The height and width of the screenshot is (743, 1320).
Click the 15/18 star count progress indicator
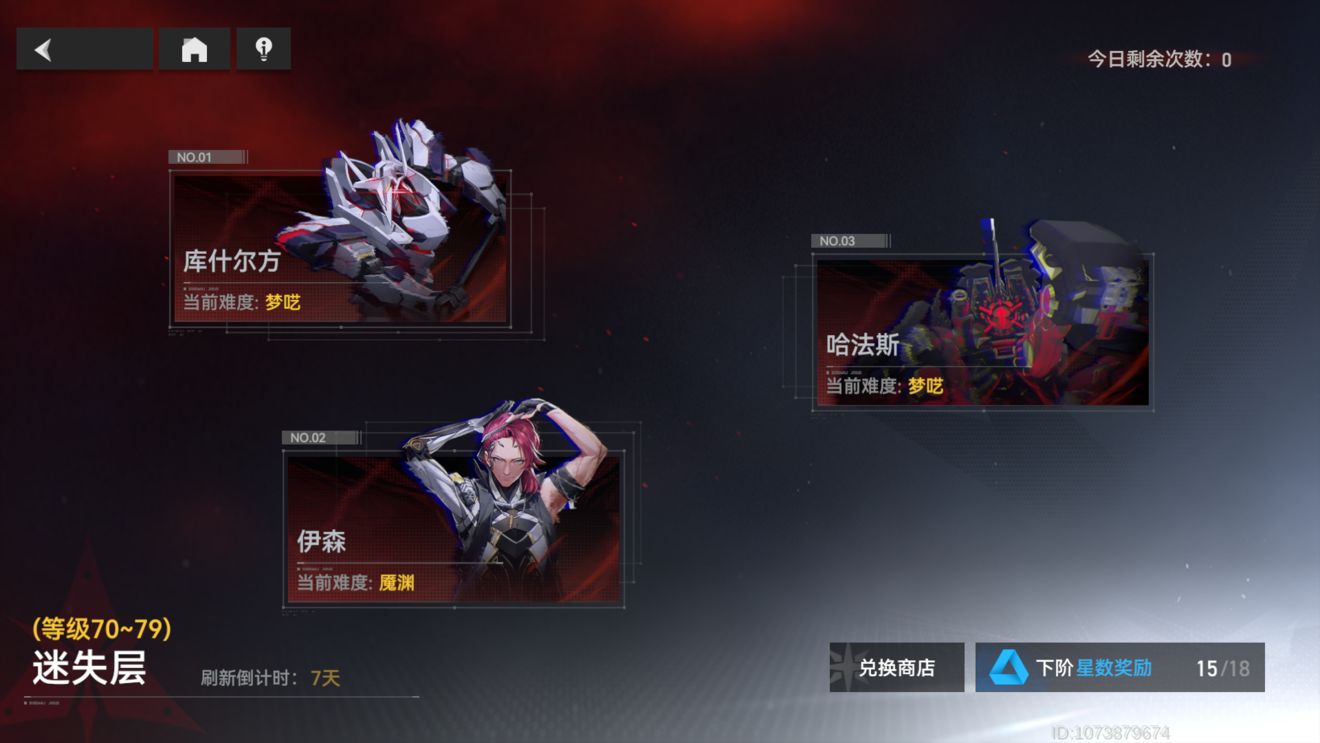(1226, 666)
